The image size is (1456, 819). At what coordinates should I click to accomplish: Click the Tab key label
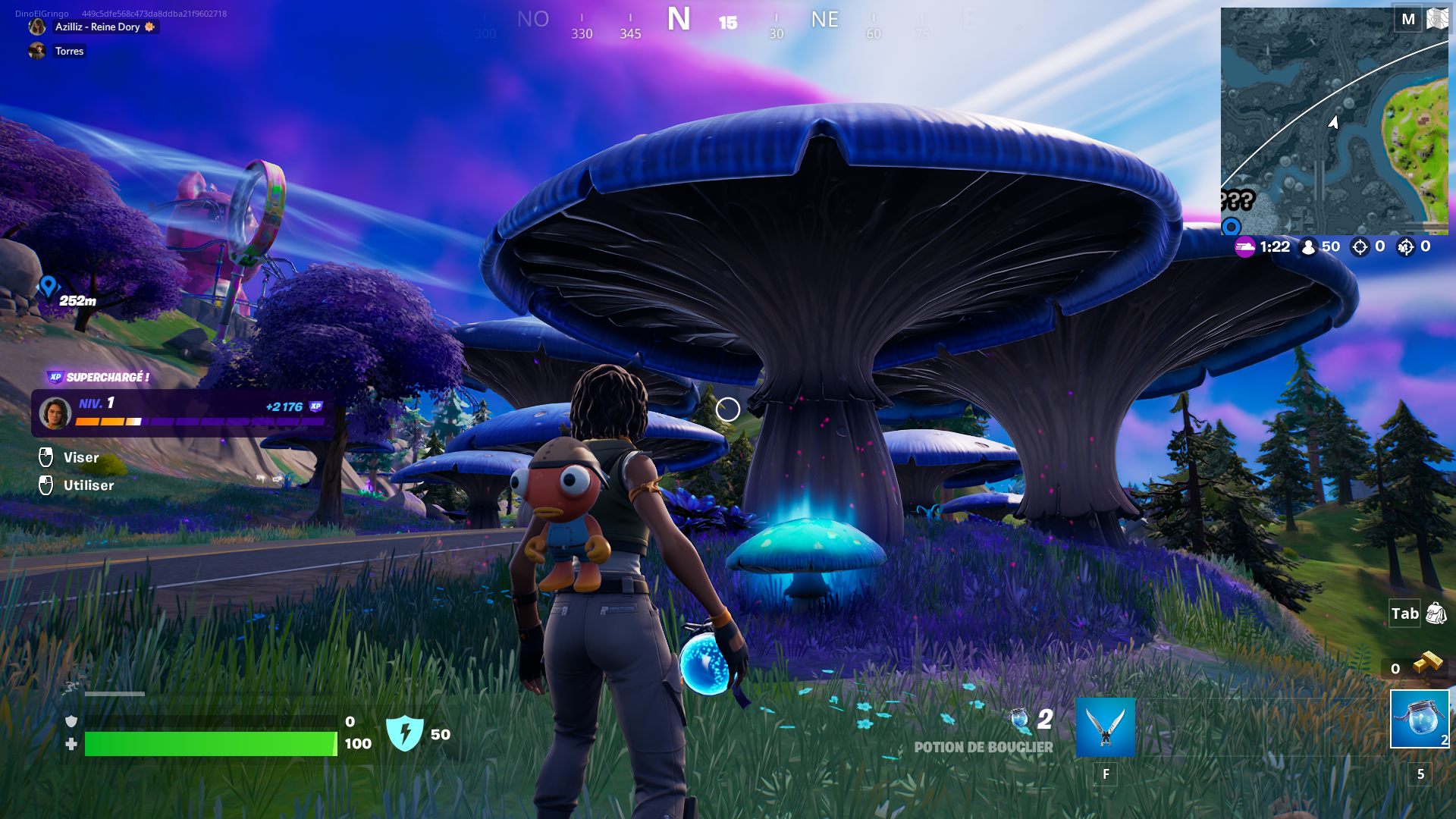point(1403,614)
